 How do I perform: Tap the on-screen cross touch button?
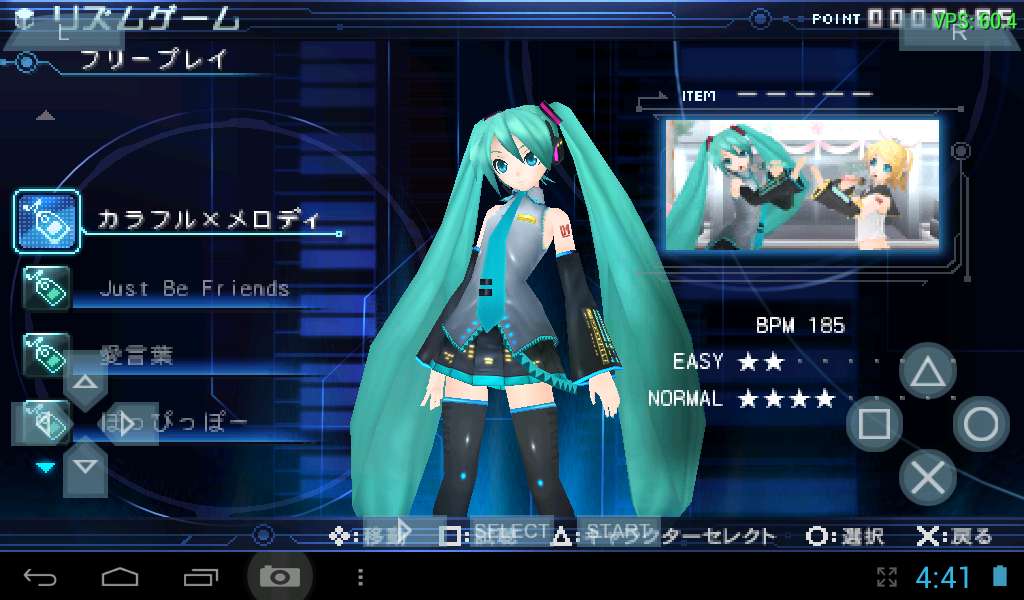[x=928, y=478]
